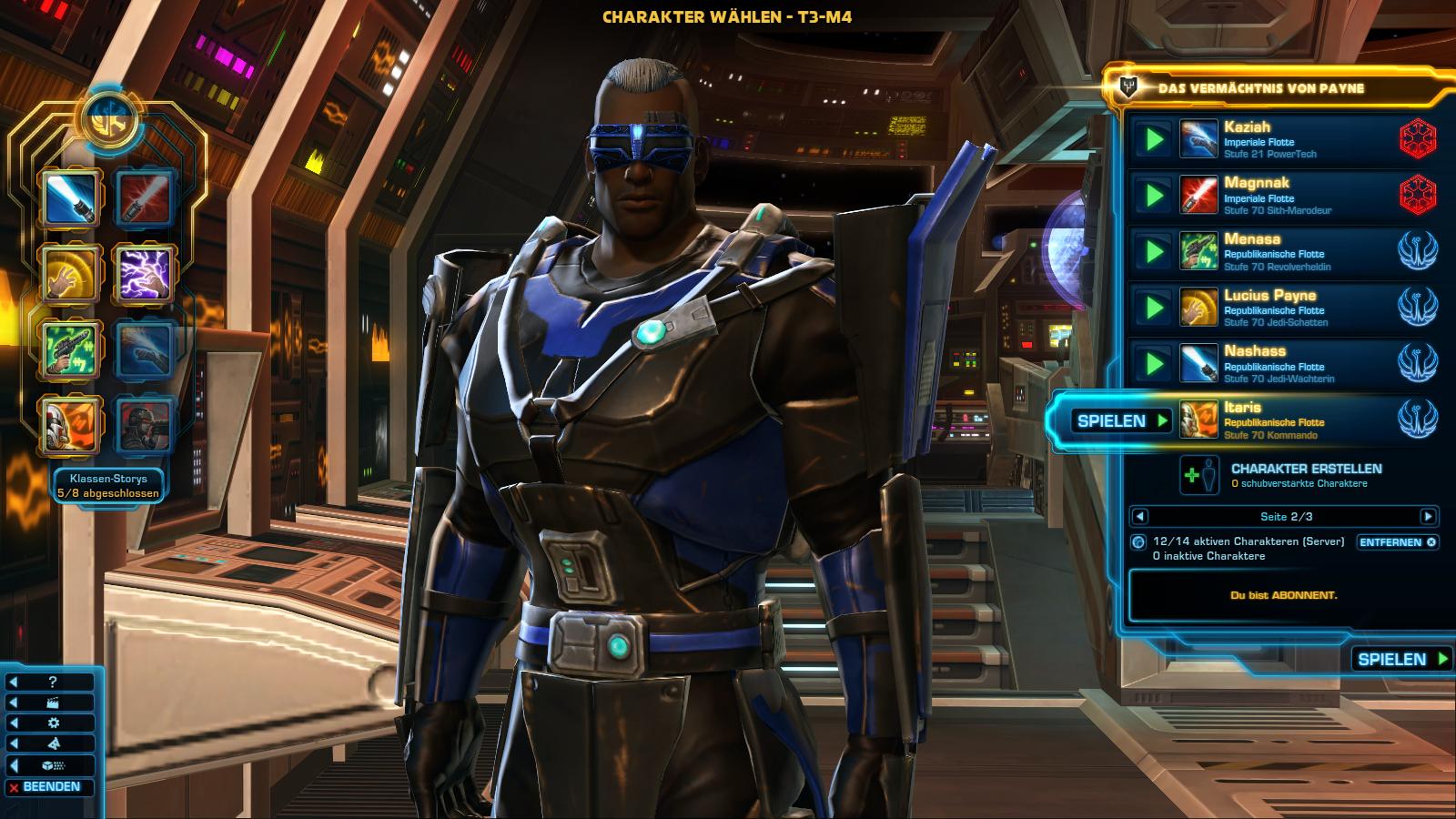Screen dimensions: 1456x819
Task: Go to the next character list page
Action: click(1428, 517)
